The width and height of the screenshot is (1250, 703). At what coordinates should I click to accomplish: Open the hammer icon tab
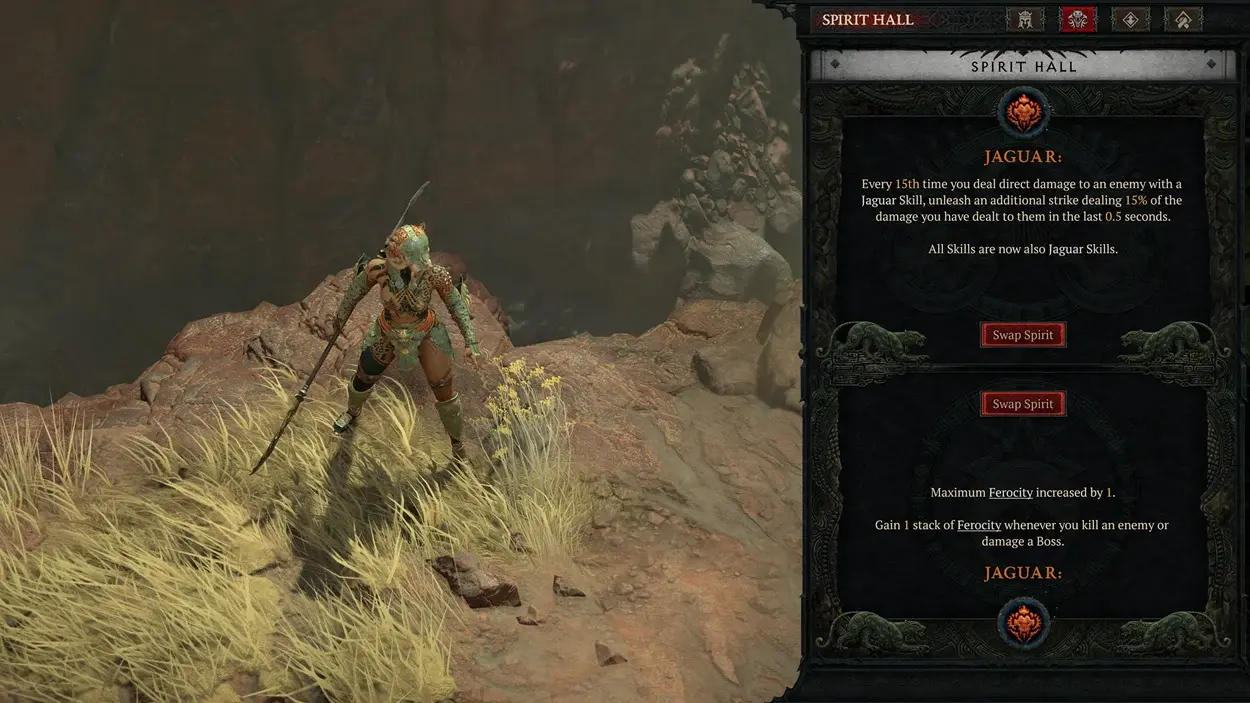click(1182, 19)
